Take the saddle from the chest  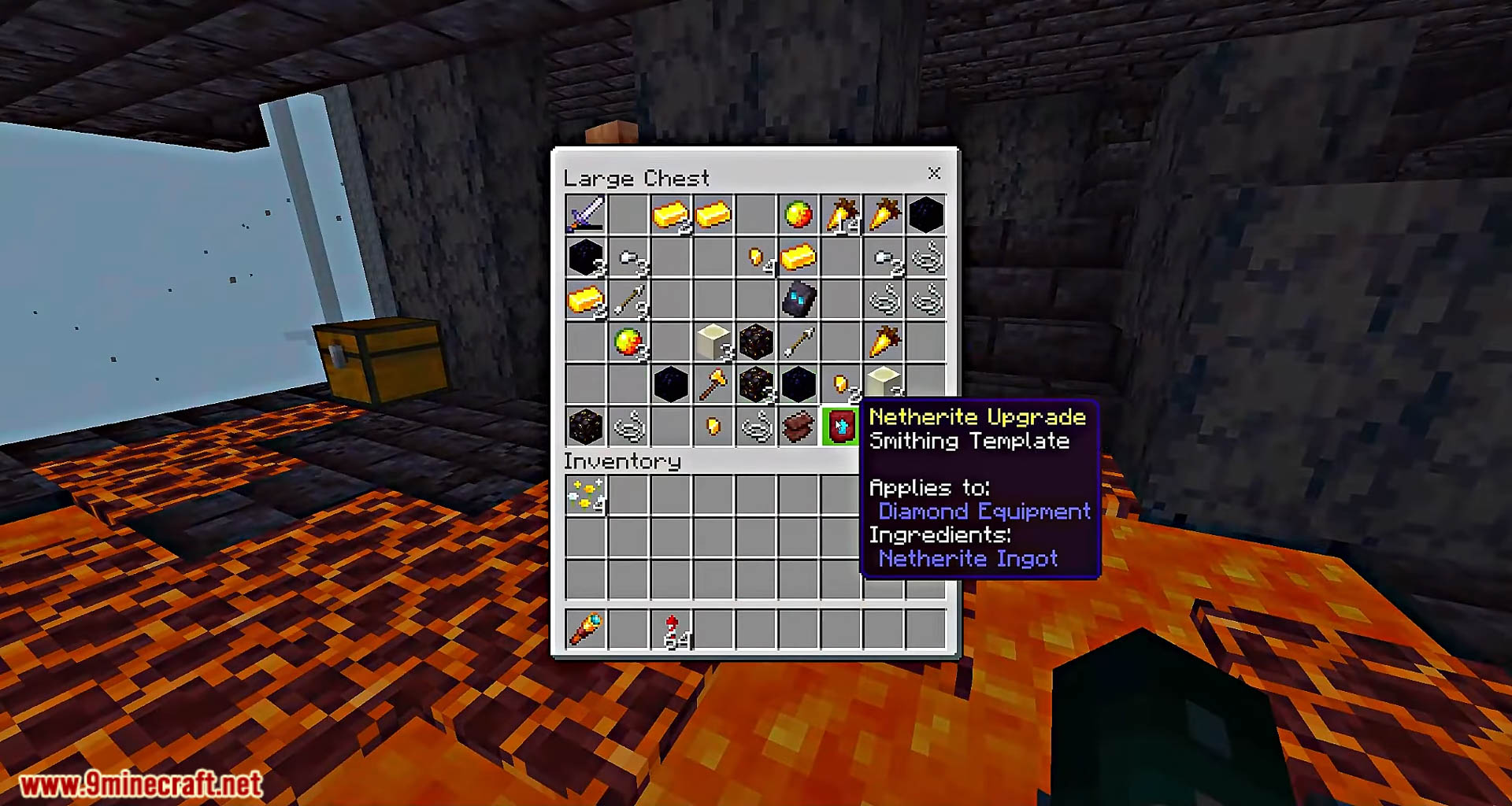pyautogui.click(x=798, y=427)
